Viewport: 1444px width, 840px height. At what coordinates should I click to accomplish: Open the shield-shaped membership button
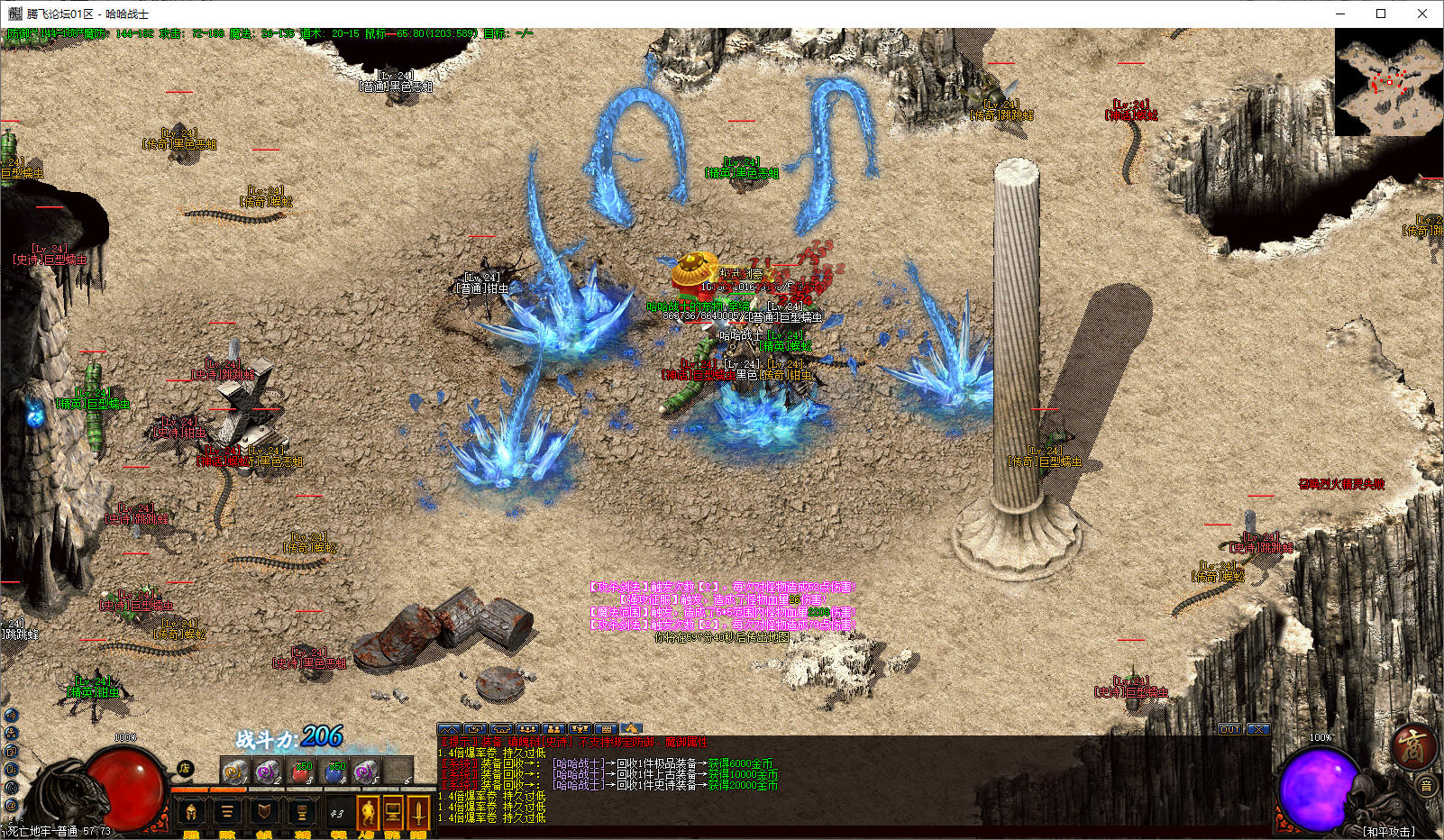(263, 813)
